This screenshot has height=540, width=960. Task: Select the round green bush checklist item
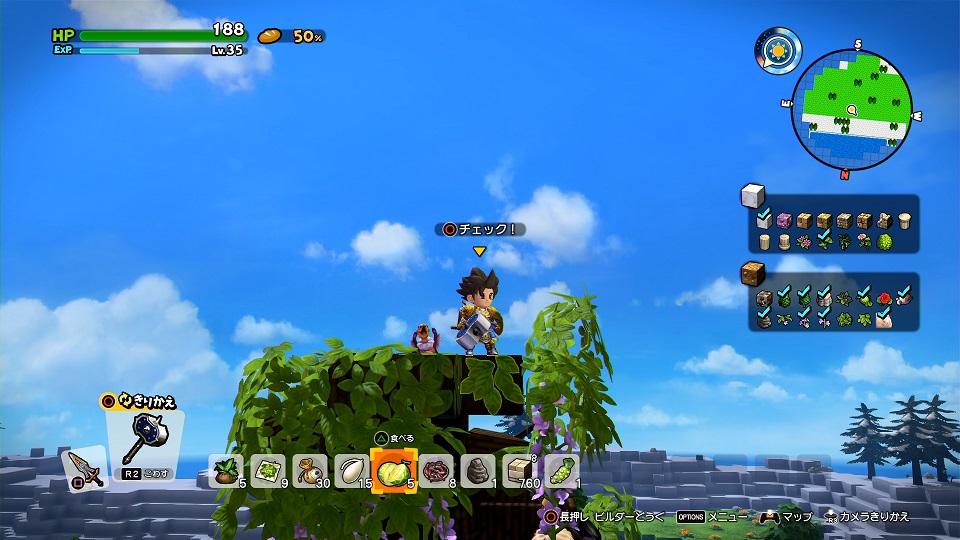click(x=884, y=242)
